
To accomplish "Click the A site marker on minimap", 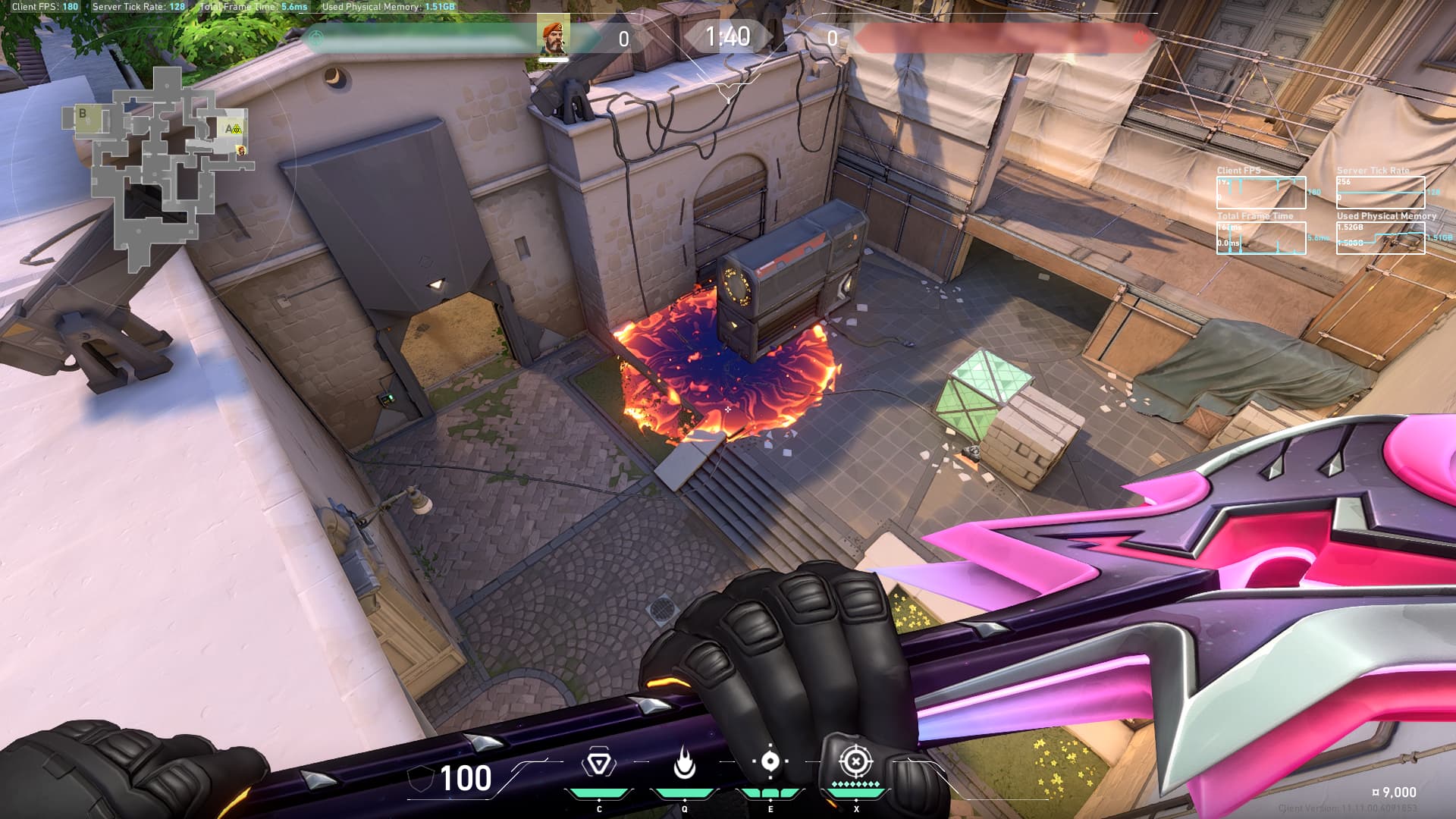I will 229,129.
